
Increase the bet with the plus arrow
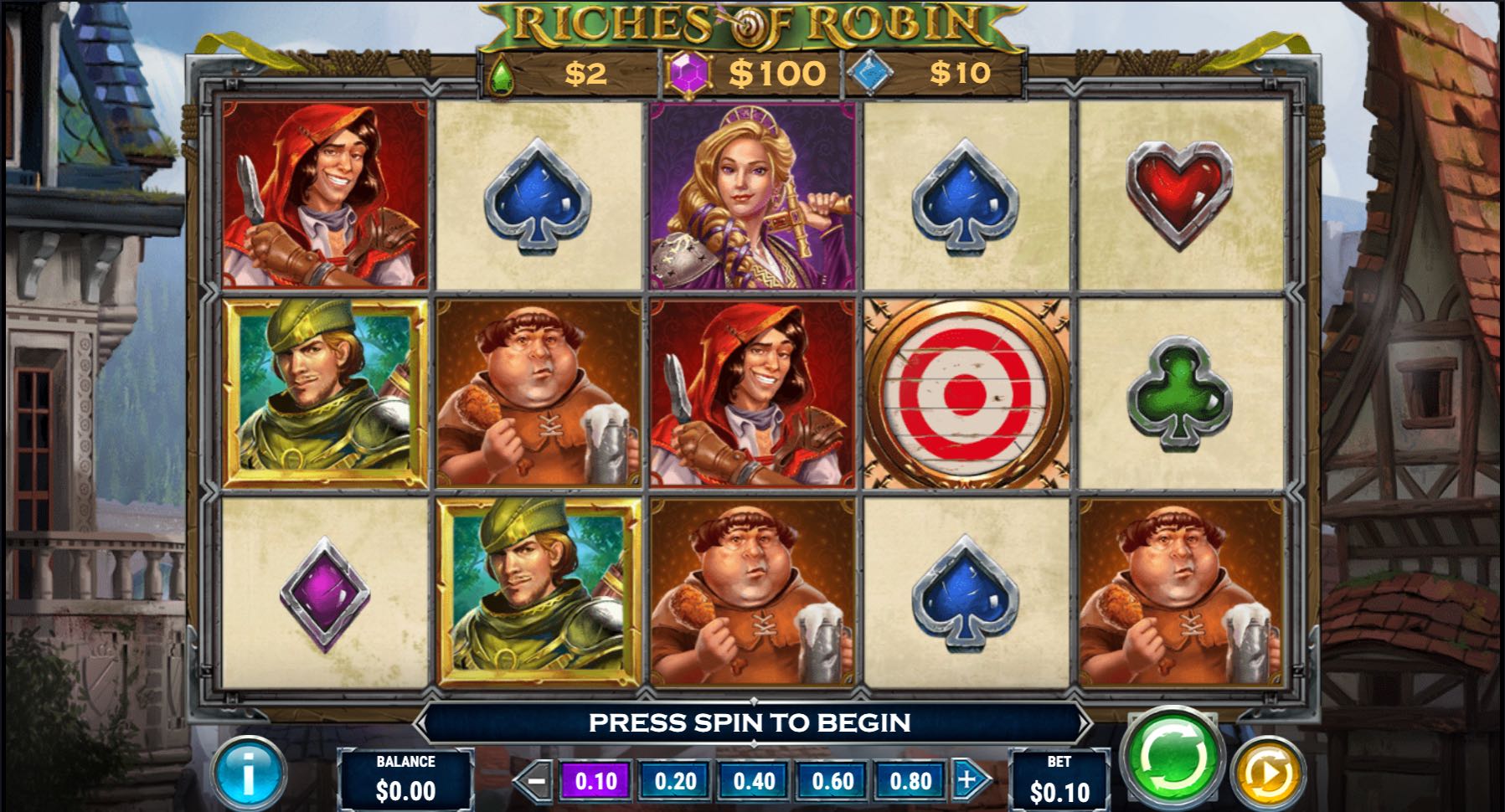click(968, 780)
